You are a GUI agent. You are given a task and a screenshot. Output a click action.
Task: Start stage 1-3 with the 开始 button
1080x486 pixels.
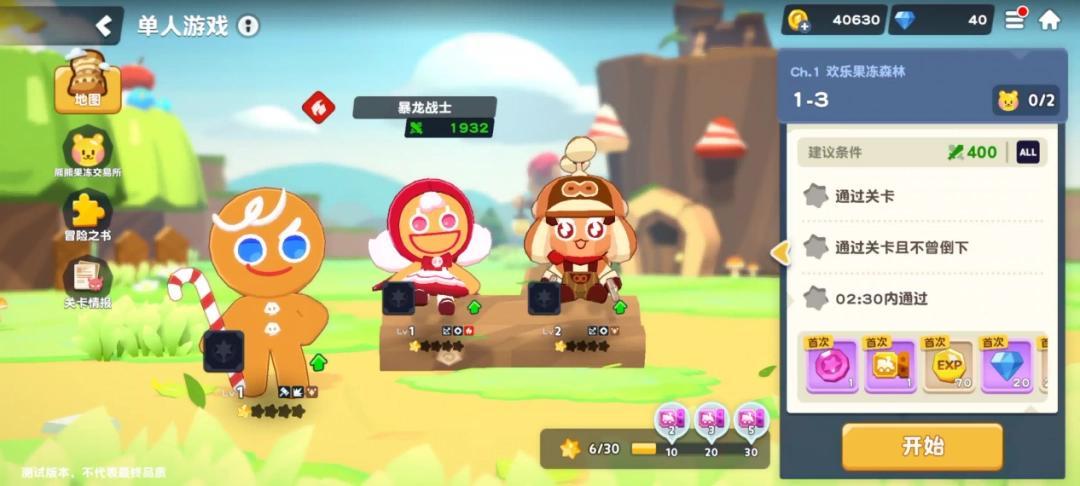(x=921, y=446)
